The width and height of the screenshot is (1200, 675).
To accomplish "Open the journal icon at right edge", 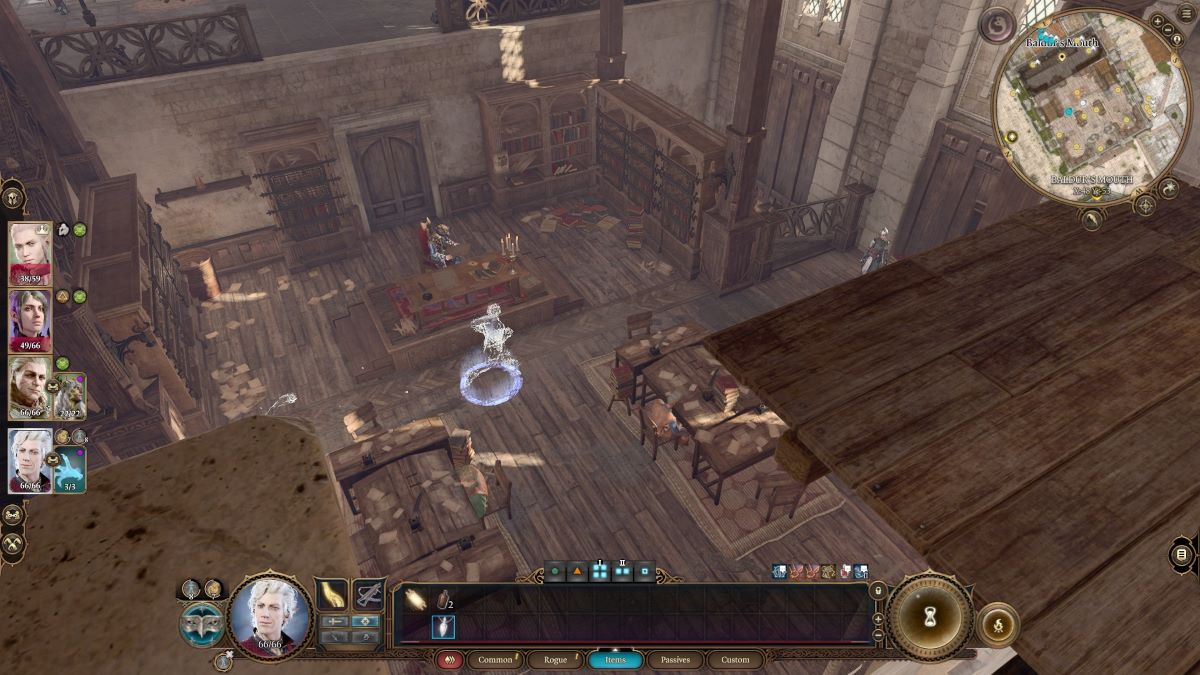I will [x=1181, y=555].
